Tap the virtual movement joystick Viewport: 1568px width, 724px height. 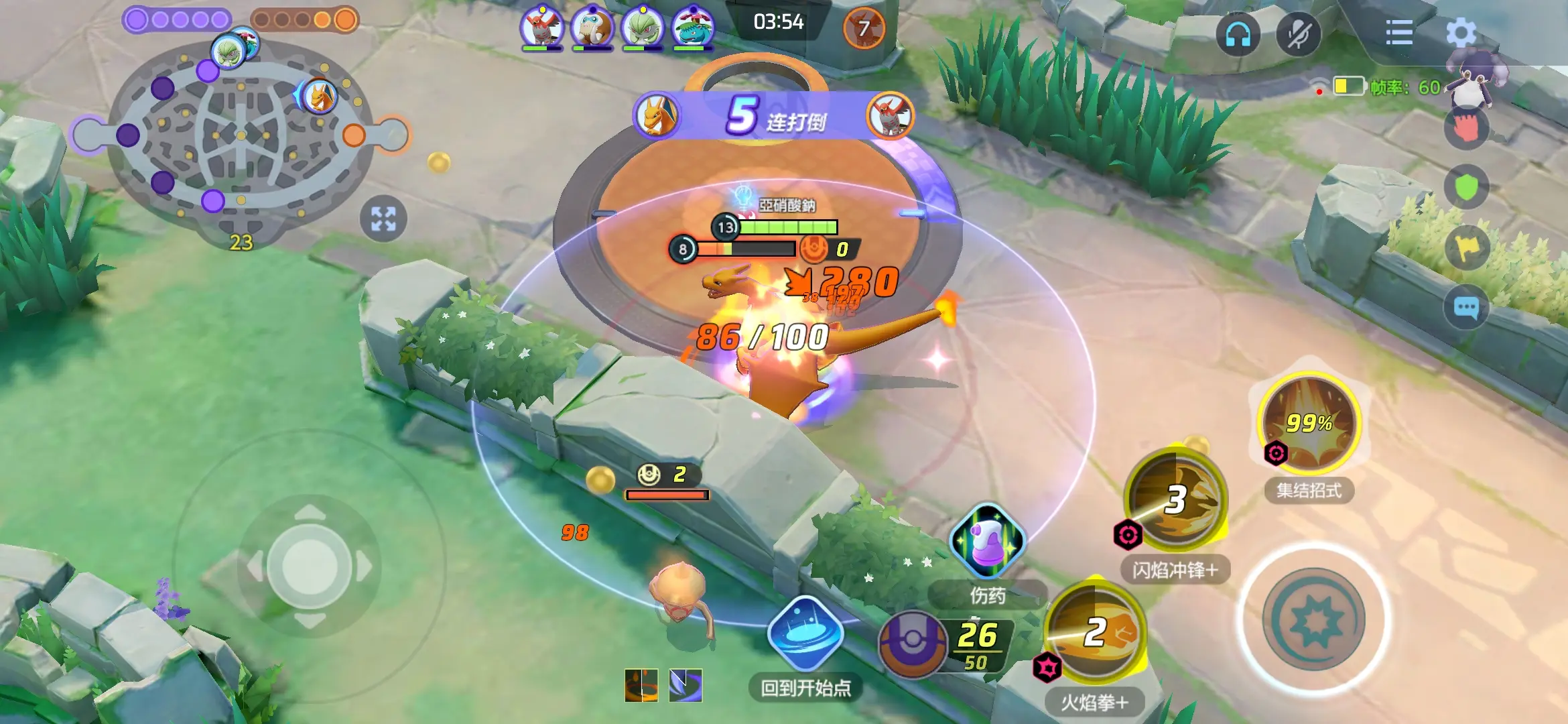310,566
